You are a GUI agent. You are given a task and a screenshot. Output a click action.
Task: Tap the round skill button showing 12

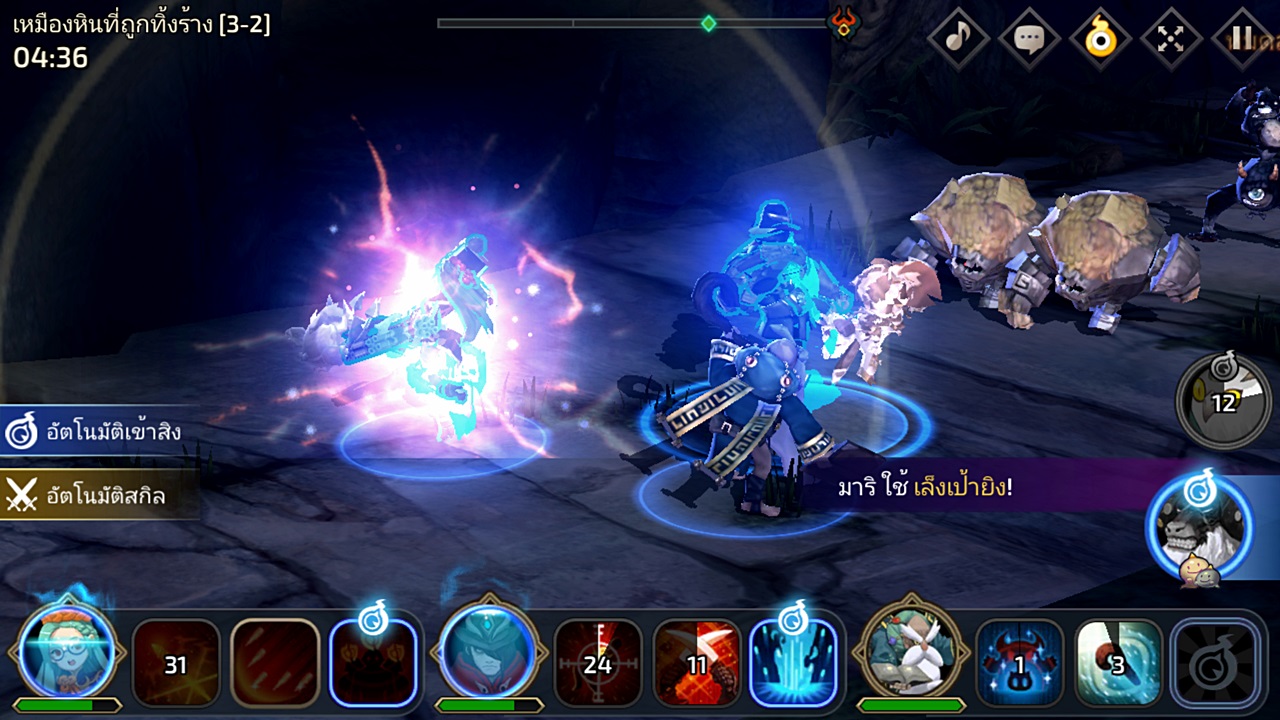coord(1224,402)
